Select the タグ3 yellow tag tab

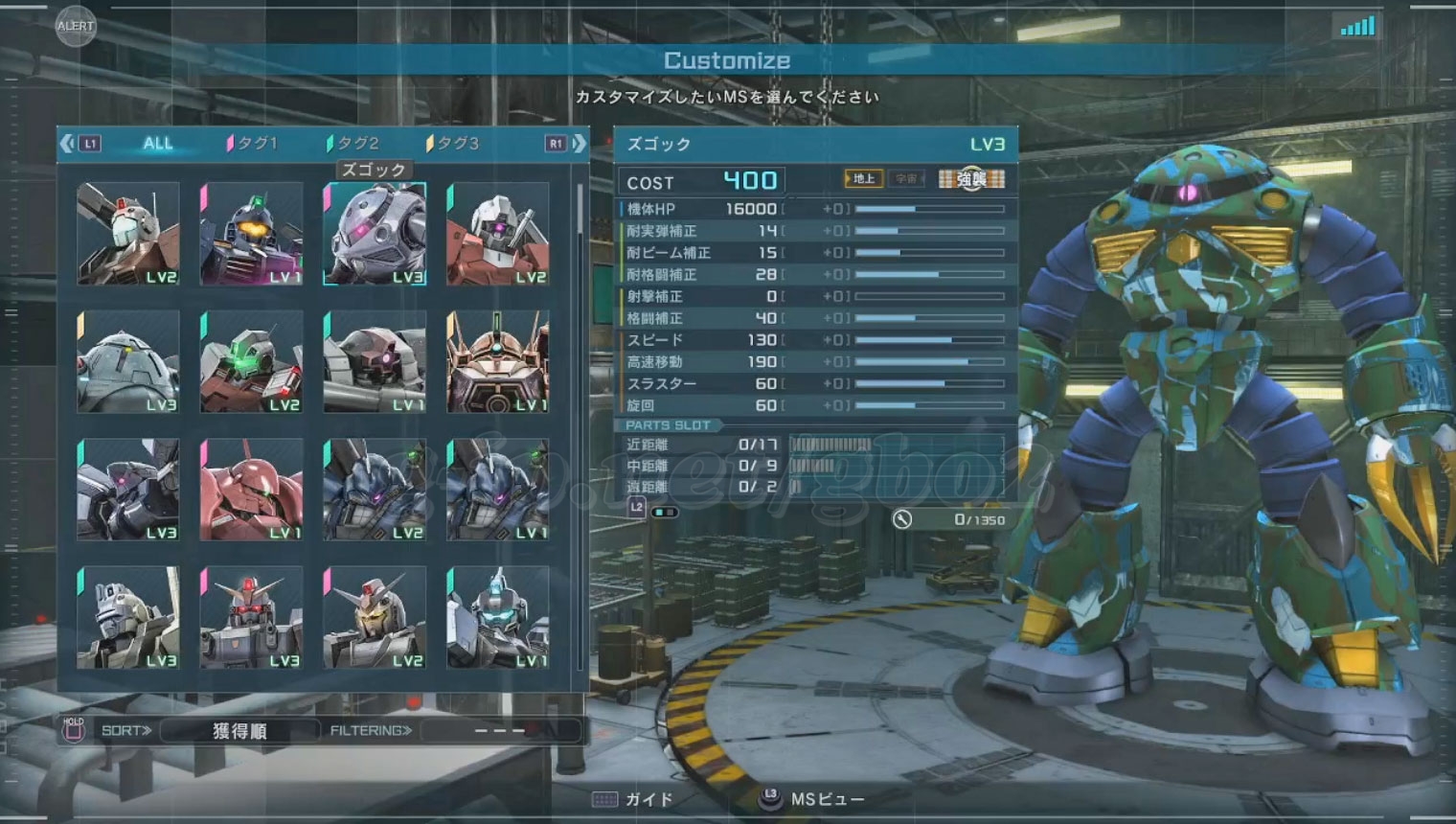pyautogui.click(x=454, y=144)
